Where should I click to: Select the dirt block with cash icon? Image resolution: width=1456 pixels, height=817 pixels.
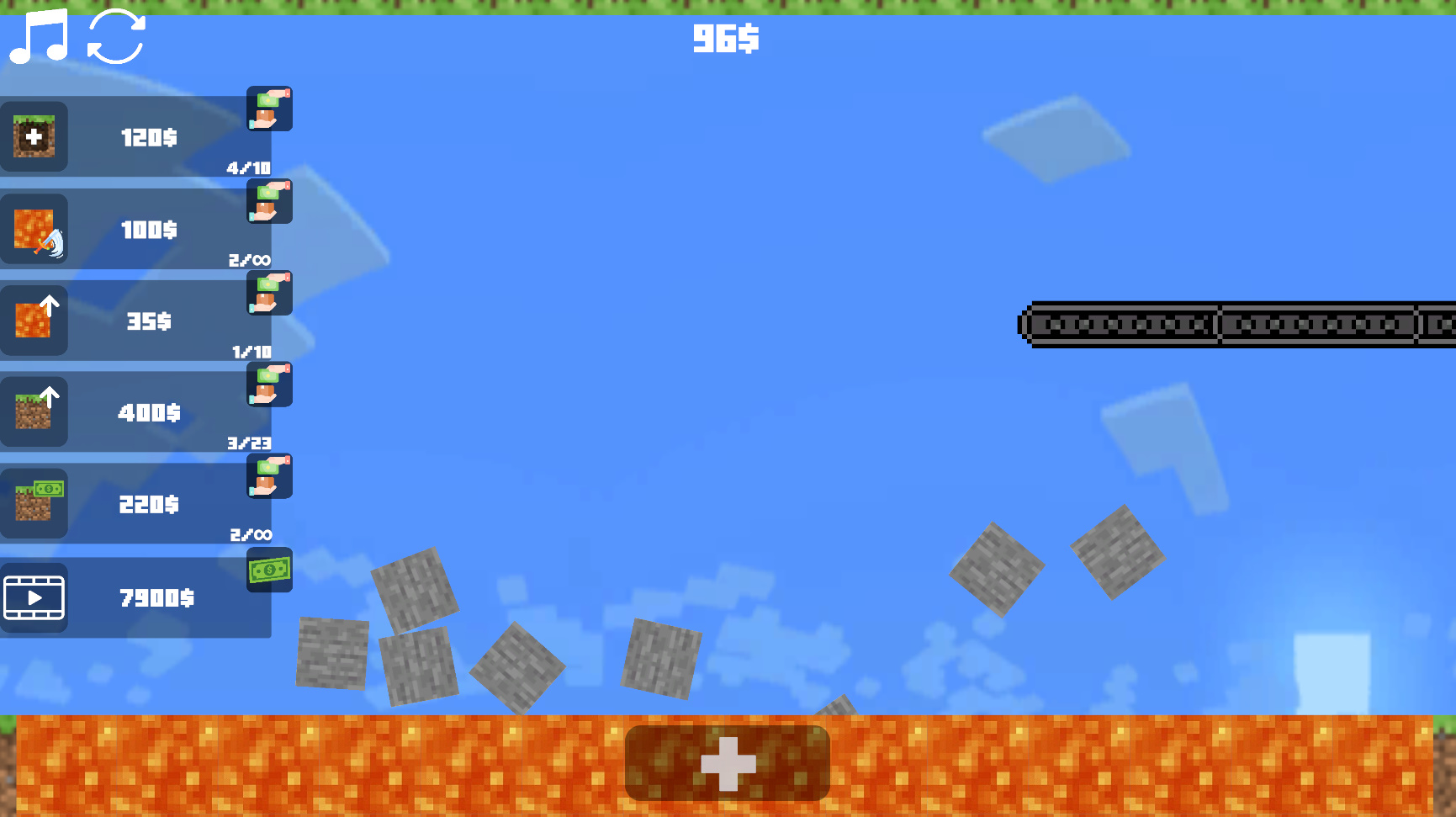click(x=34, y=504)
